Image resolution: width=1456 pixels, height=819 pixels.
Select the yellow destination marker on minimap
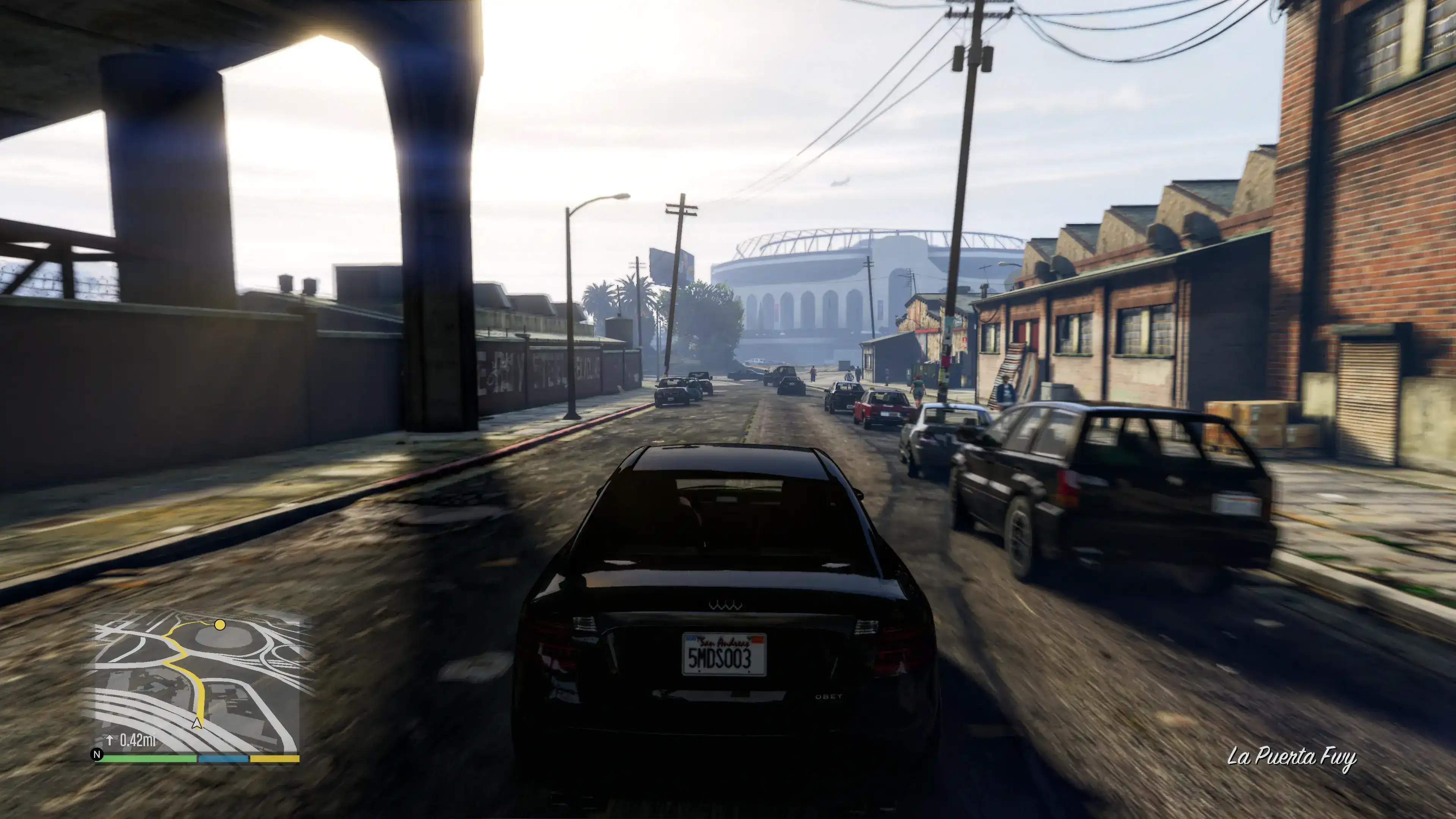pyautogui.click(x=220, y=624)
